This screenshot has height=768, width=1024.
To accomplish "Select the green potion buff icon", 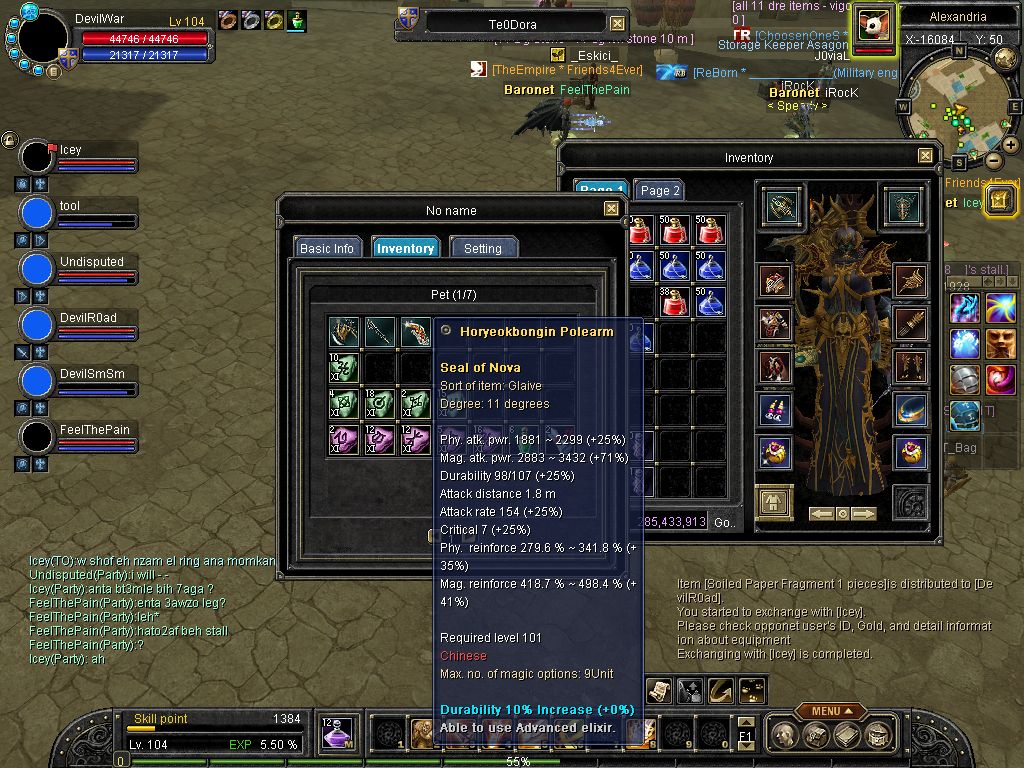I will [x=298, y=20].
